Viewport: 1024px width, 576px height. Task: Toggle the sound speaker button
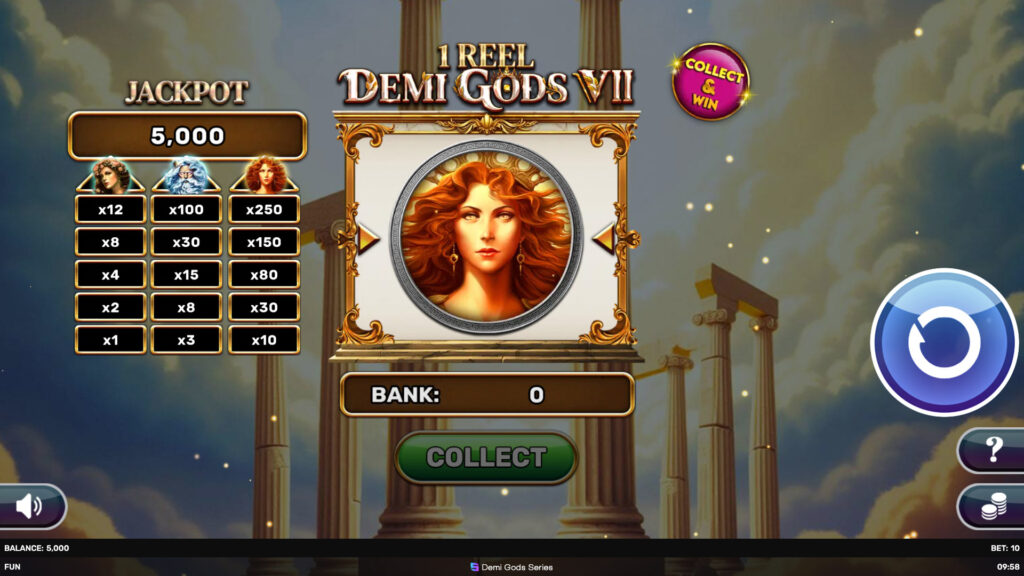click(x=30, y=506)
